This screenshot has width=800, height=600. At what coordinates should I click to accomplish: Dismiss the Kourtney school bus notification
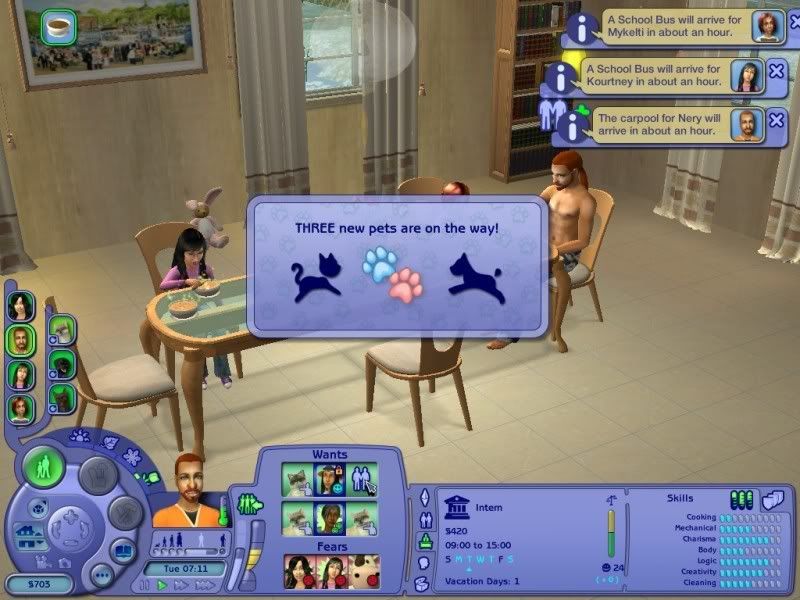click(776, 72)
